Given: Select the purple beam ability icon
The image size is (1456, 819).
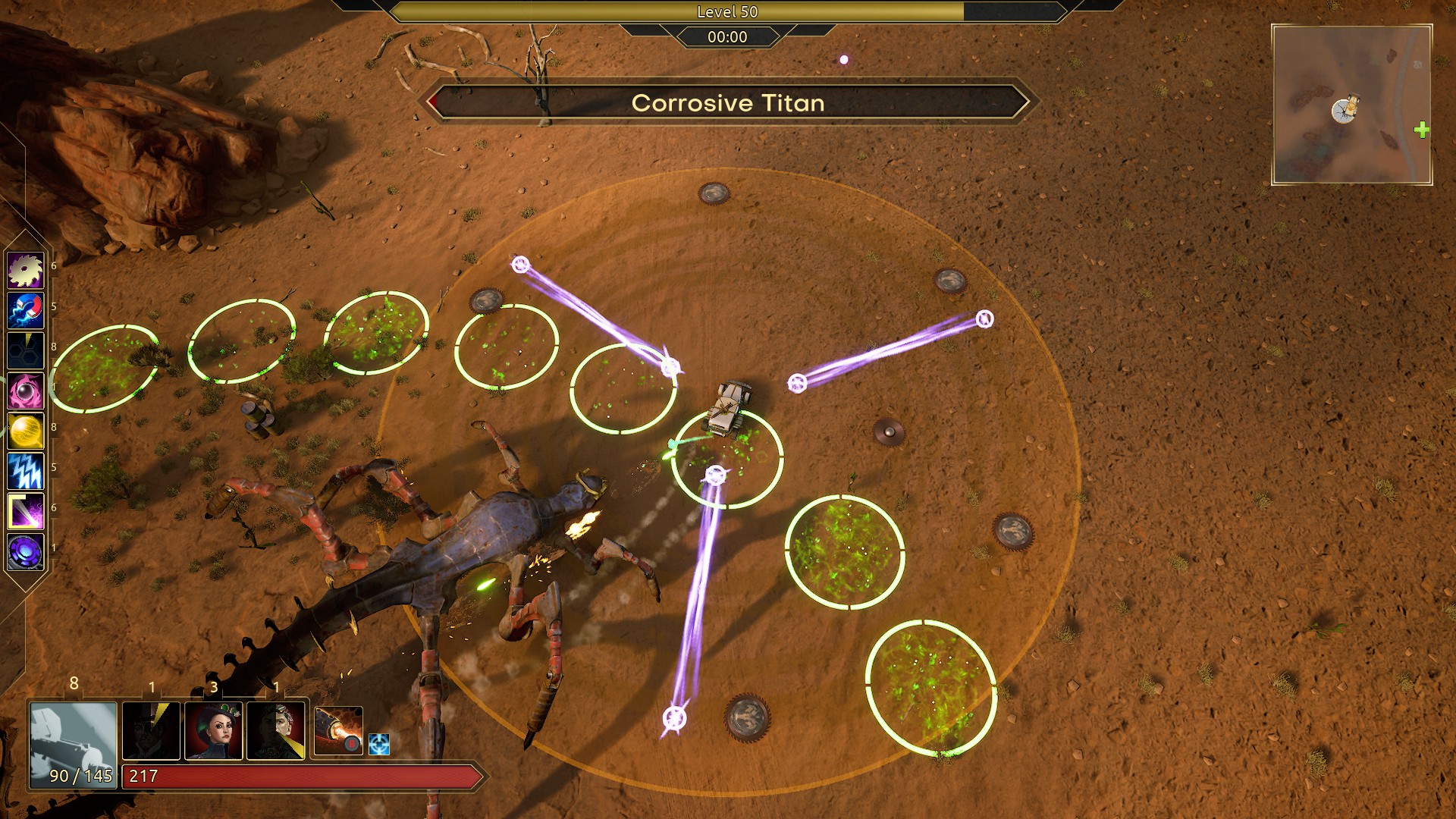Looking at the screenshot, I should pos(25,512).
